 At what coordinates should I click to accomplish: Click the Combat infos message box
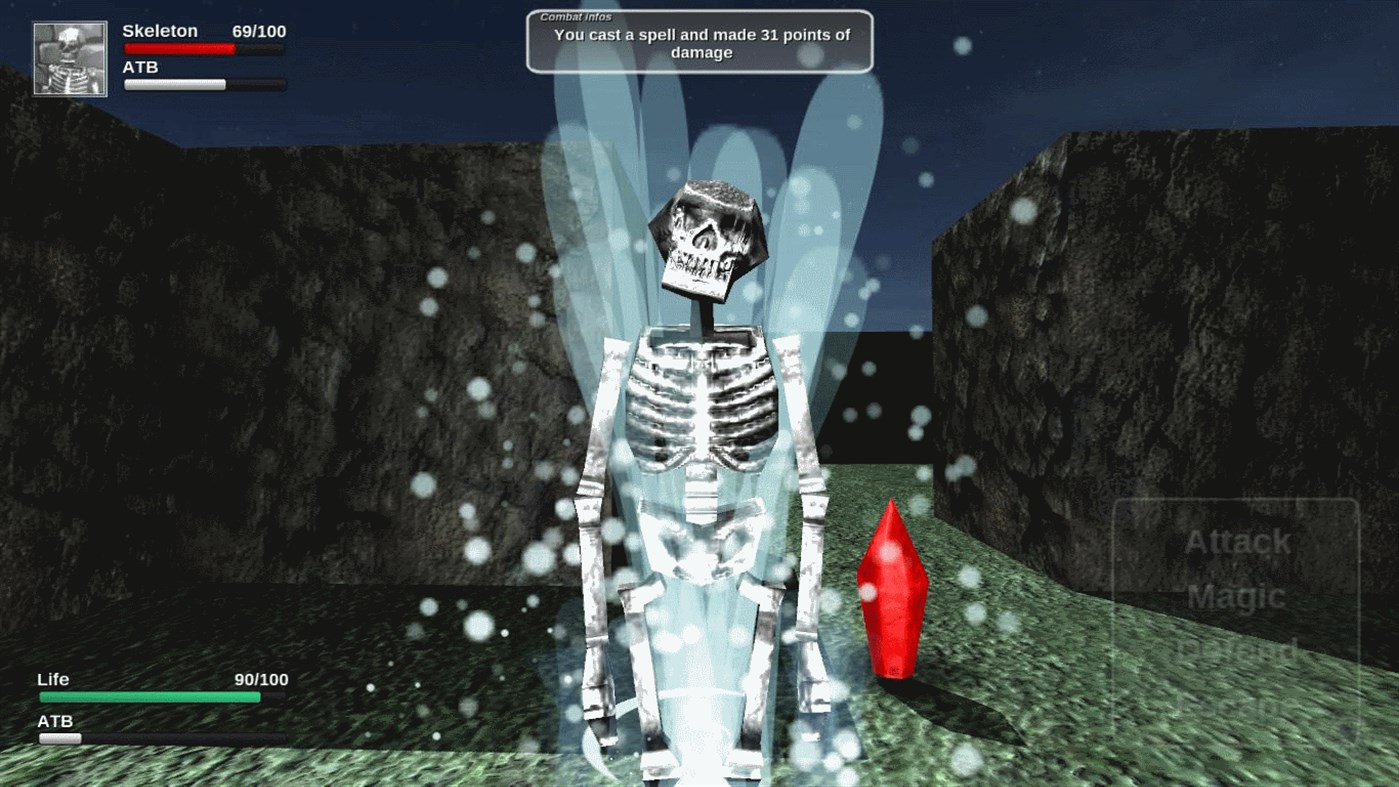point(699,42)
